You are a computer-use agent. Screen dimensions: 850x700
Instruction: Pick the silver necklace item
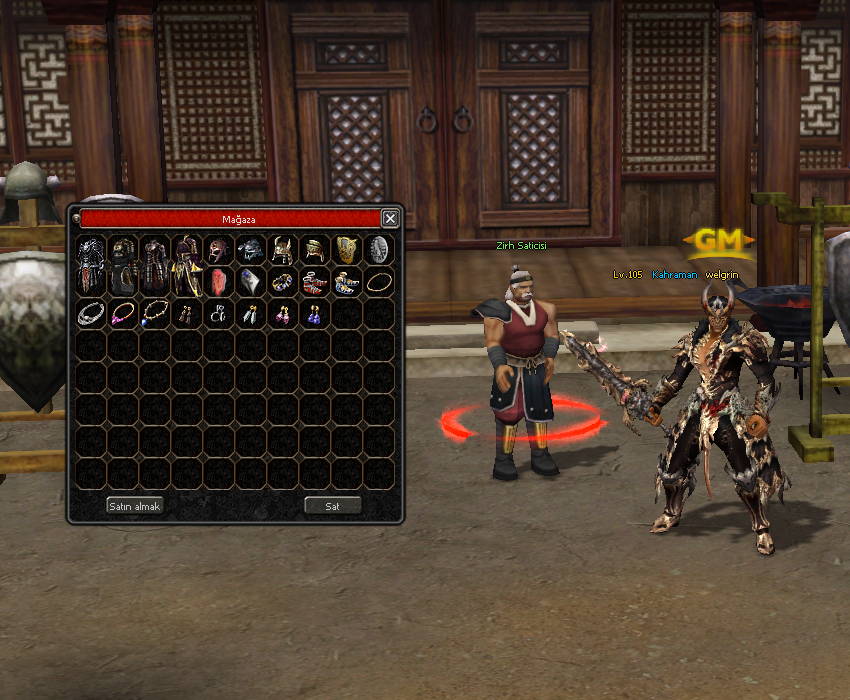91,313
